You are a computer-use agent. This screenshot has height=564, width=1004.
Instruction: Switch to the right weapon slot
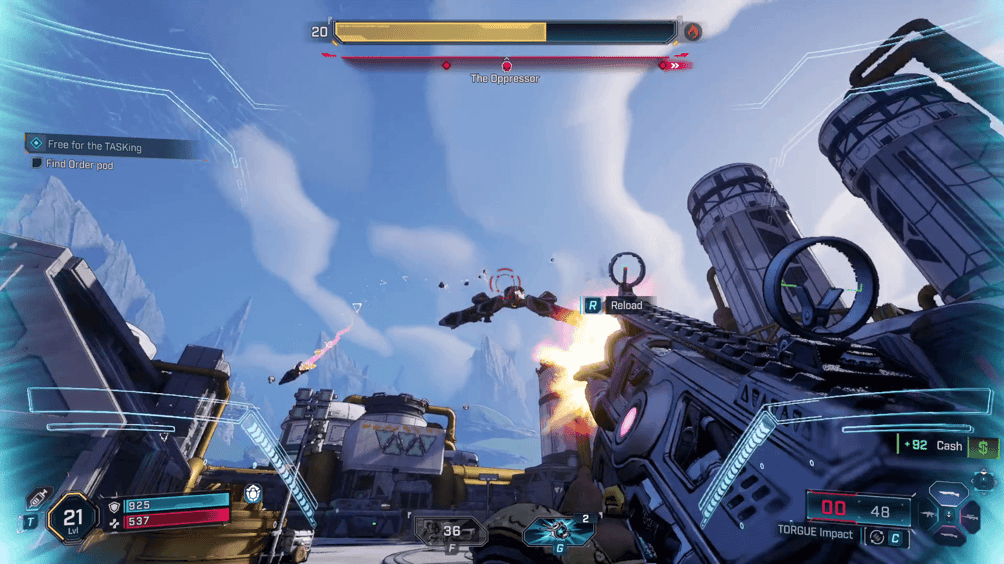971,515
